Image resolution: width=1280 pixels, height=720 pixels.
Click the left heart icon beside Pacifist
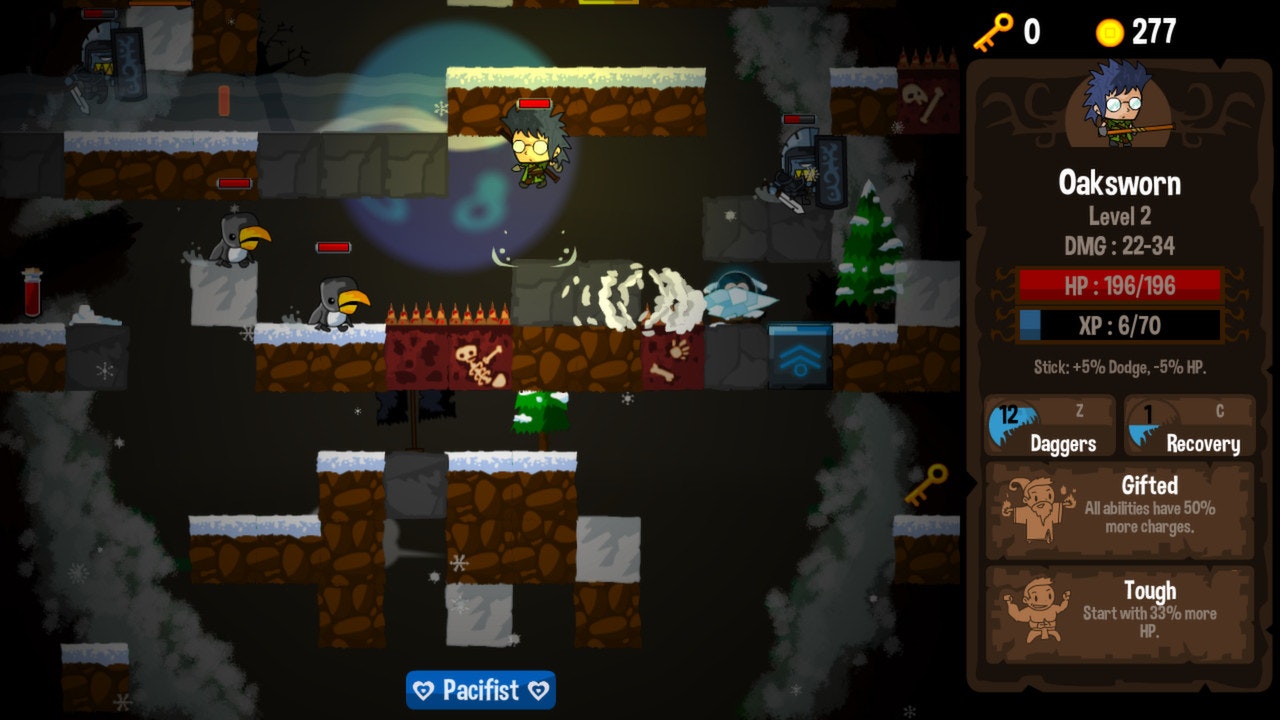423,691
